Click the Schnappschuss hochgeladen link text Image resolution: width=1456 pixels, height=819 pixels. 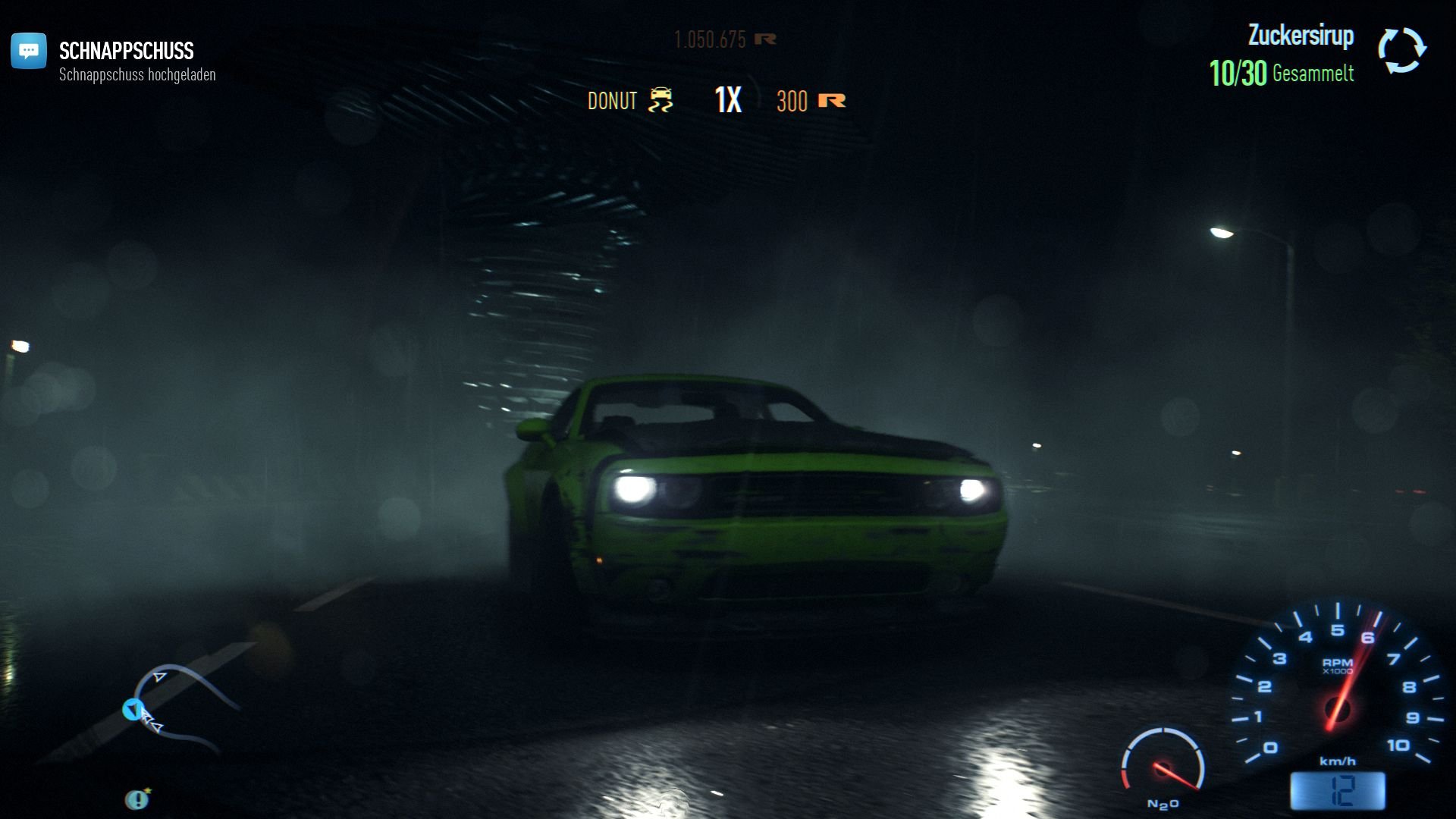coord(138,75)
